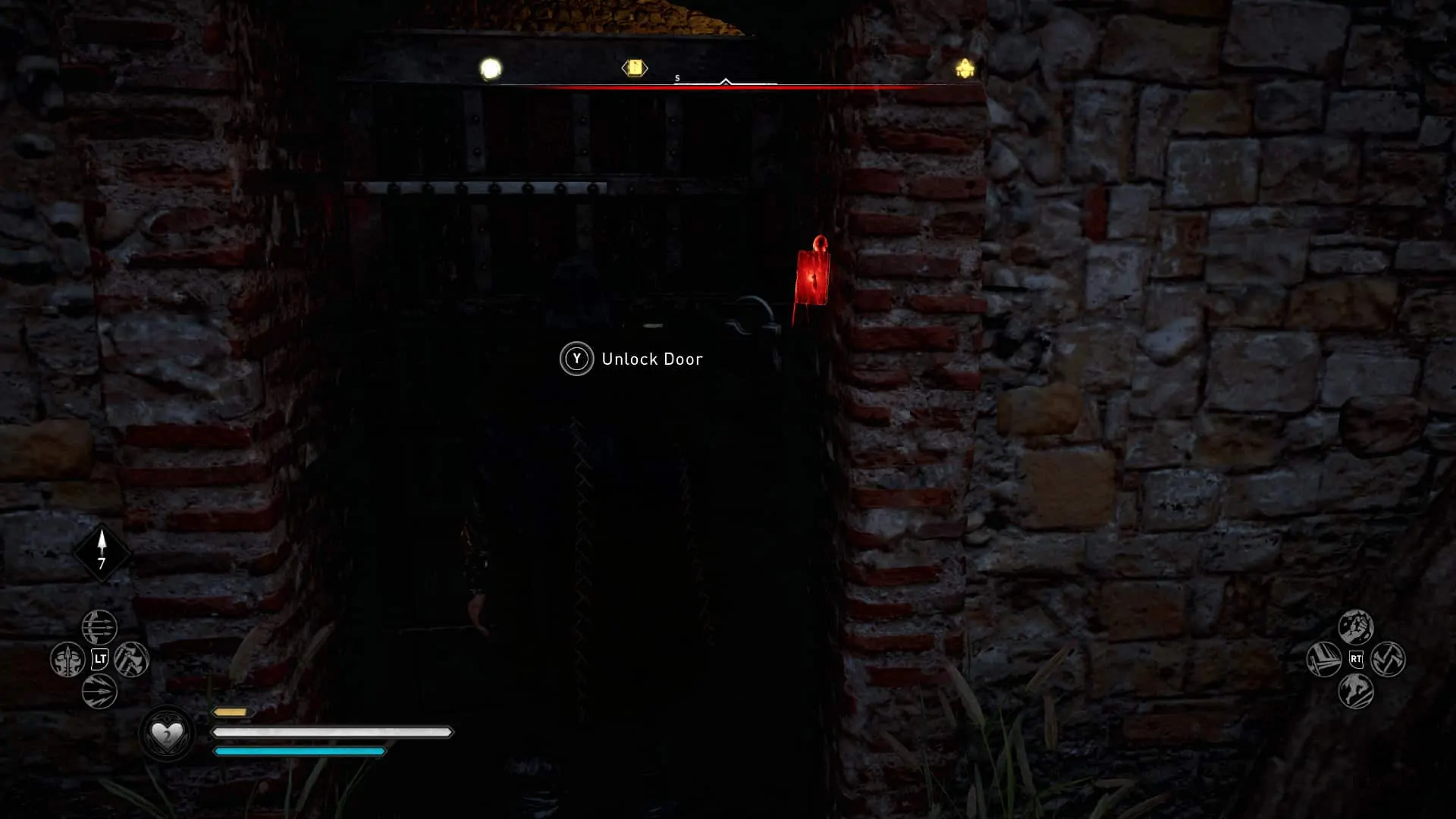Select the crossed-axes melee ability icon
This screenshot has height=819, width=1456.
1388,658
